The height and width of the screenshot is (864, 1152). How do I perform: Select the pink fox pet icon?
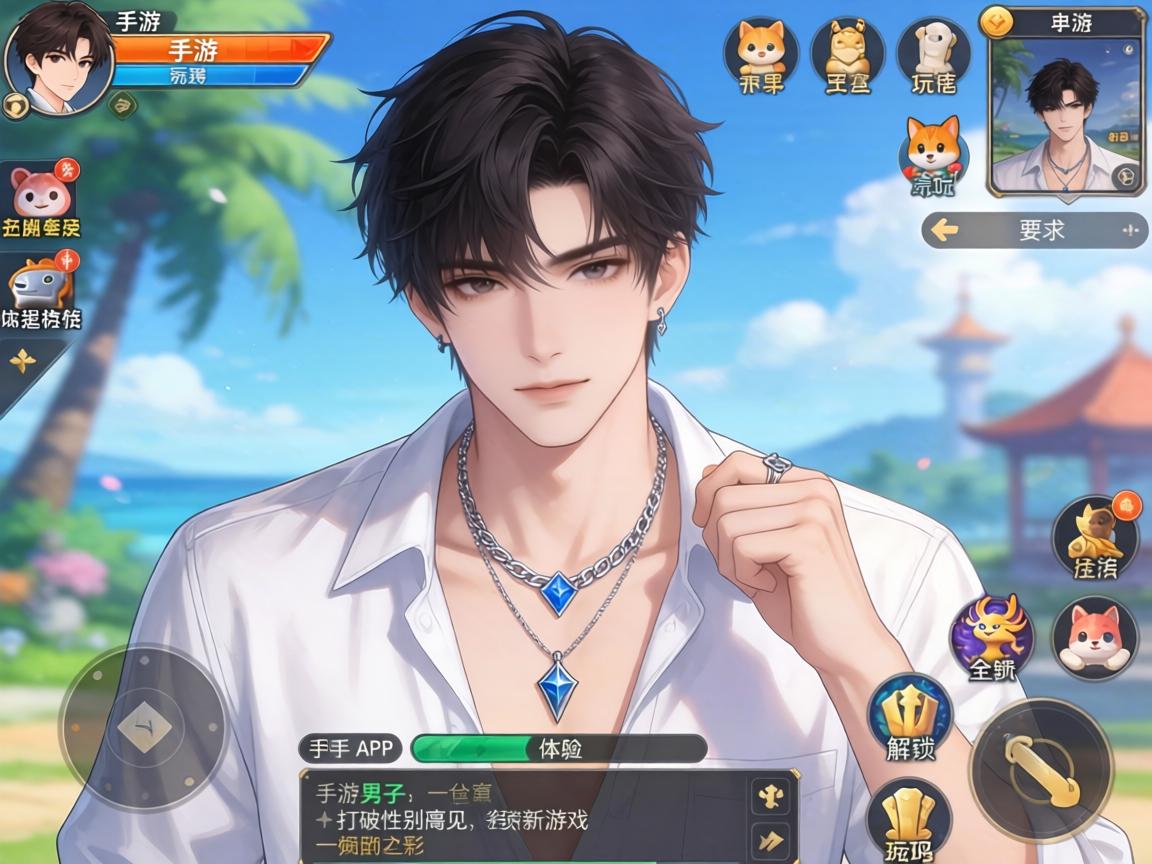pyautogui.click(x=1094, y=636)
